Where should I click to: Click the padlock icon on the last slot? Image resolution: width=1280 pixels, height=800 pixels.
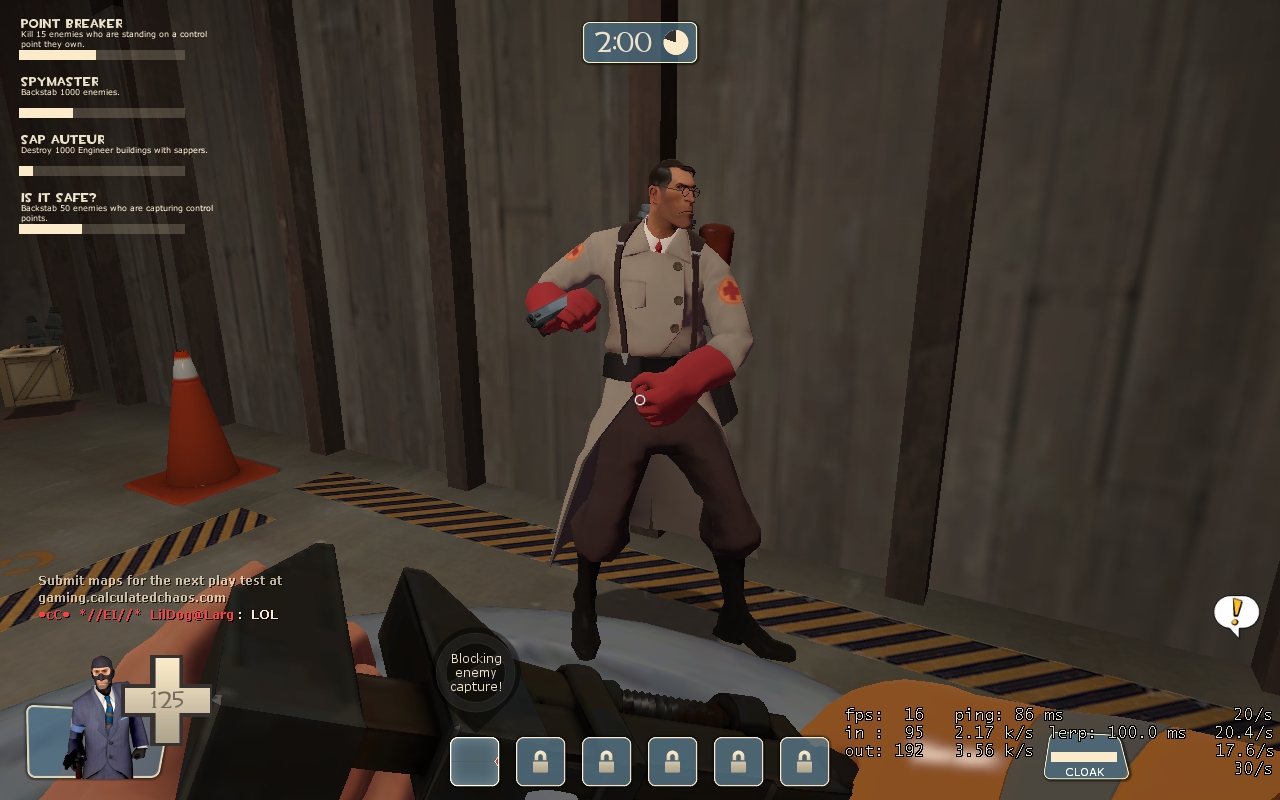click(x=804, y=761)
